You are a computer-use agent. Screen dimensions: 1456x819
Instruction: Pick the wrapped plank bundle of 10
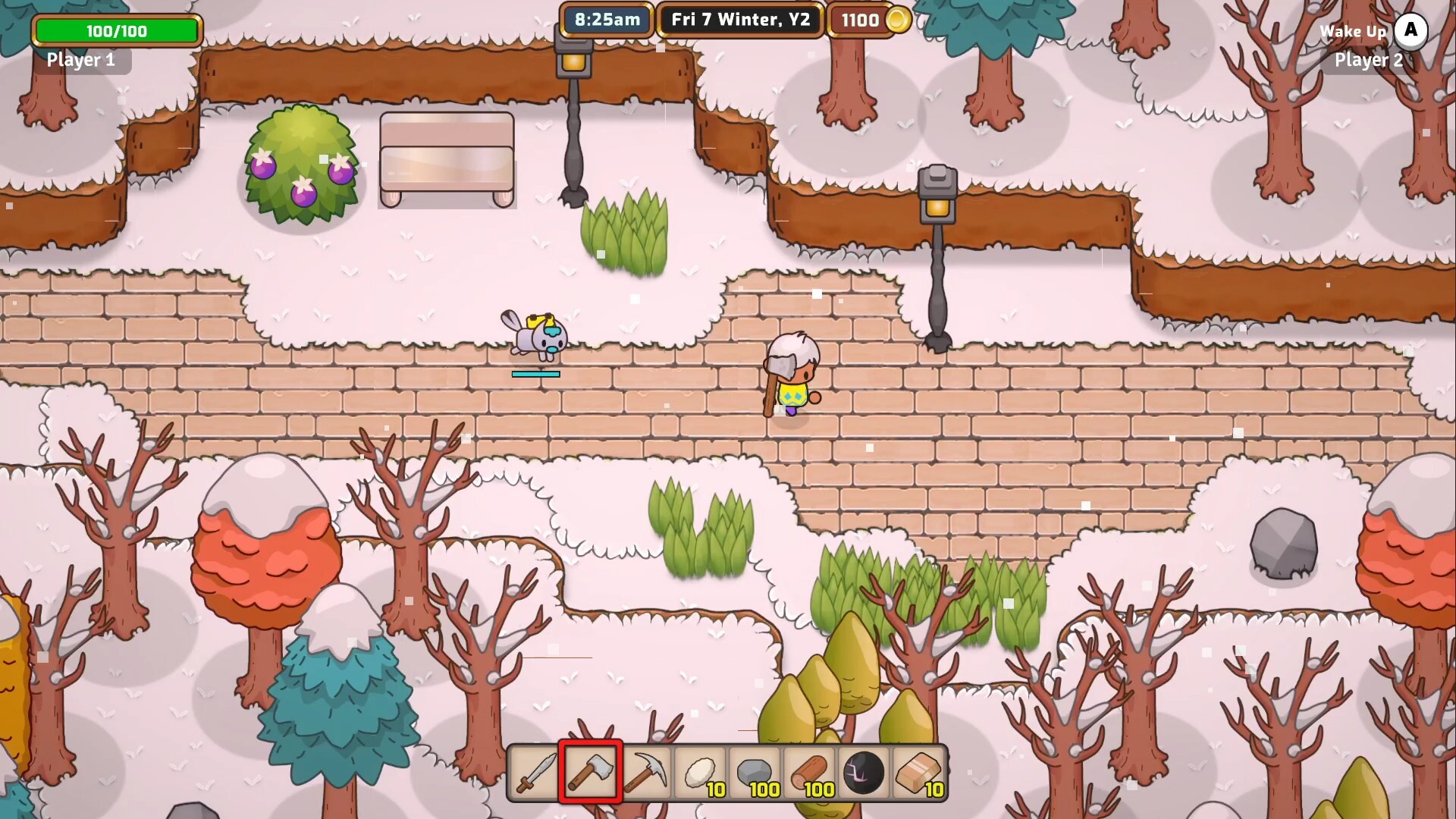918,772
